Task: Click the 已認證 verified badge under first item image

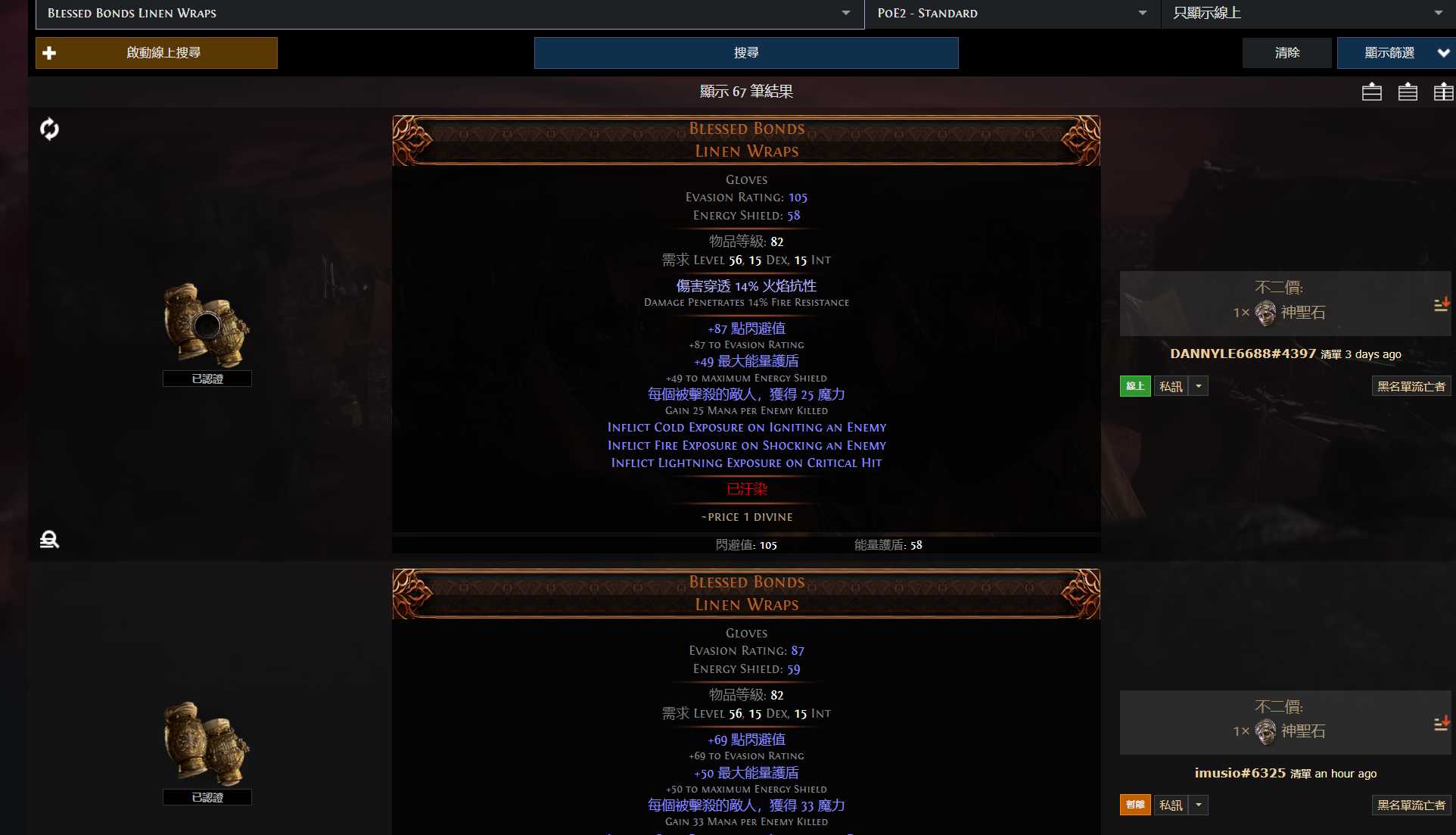Action: click(207, 379)
